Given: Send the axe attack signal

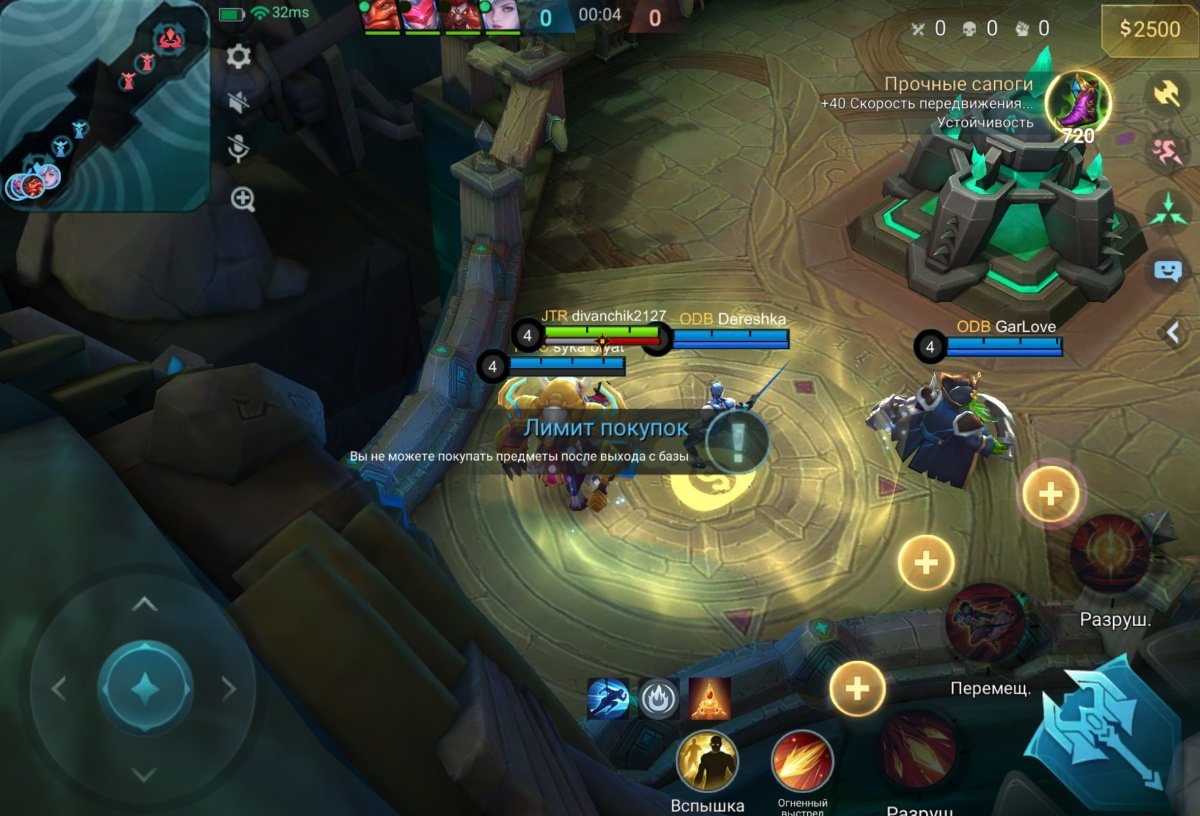Looking at the screenshot, I should pyautogui.click(x=1167, y=93).
